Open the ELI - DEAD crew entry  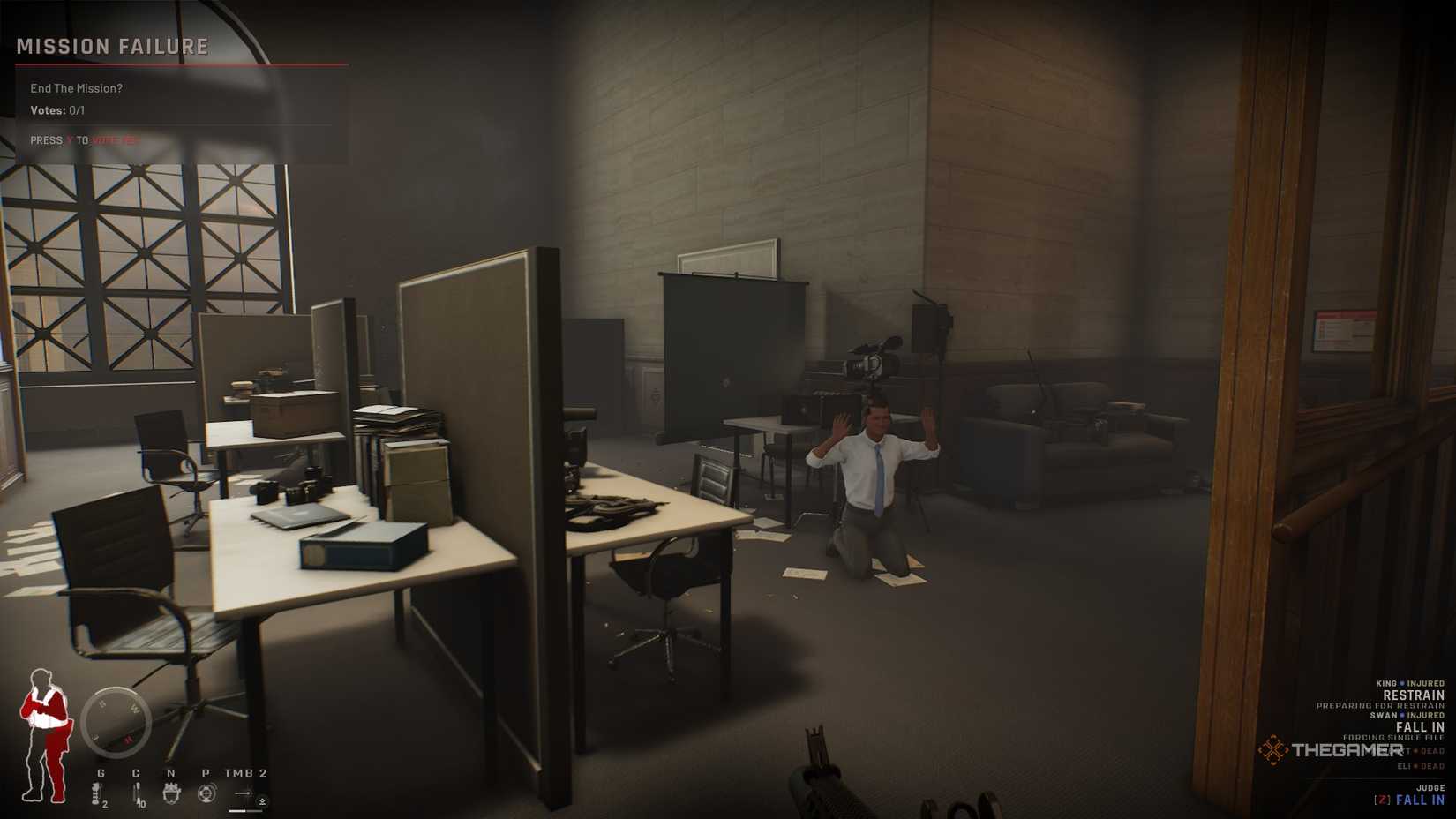(x=1421, y=766)
